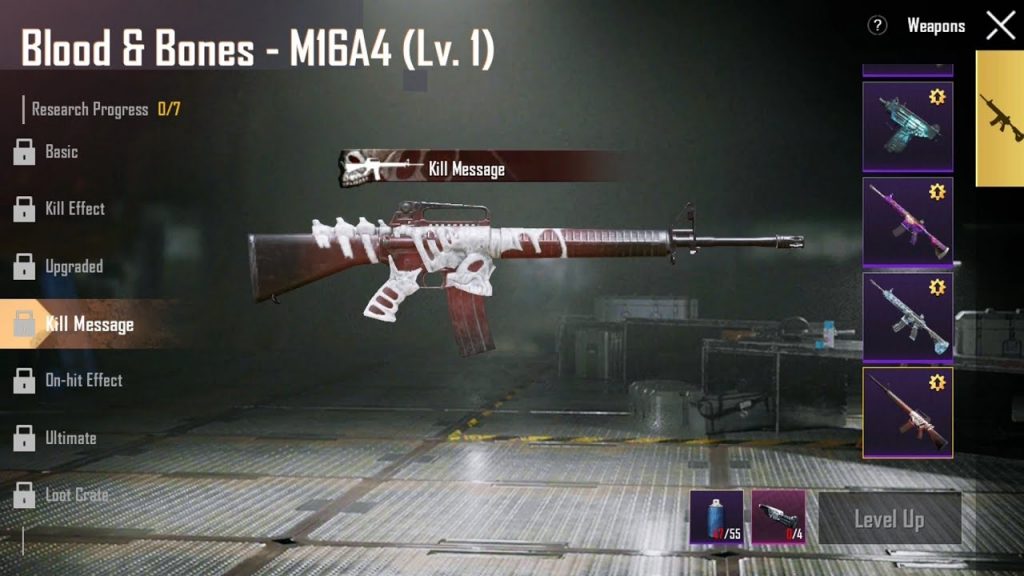Switch to the yellow rifle category tab
This screenshot has height=576, width=1024.
pos(1000,118)
